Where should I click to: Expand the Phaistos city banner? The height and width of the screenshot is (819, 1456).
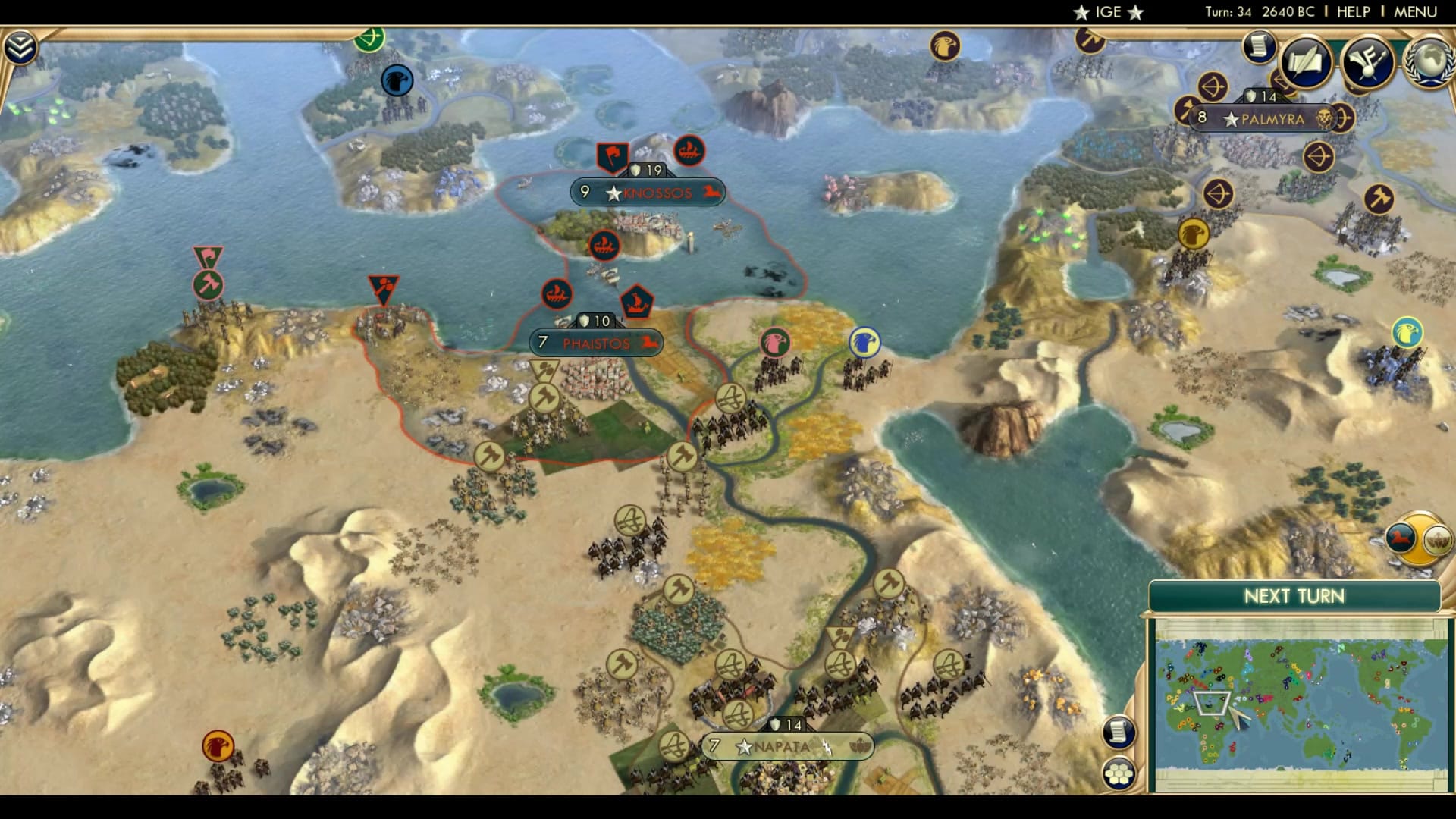click(592, 343)
